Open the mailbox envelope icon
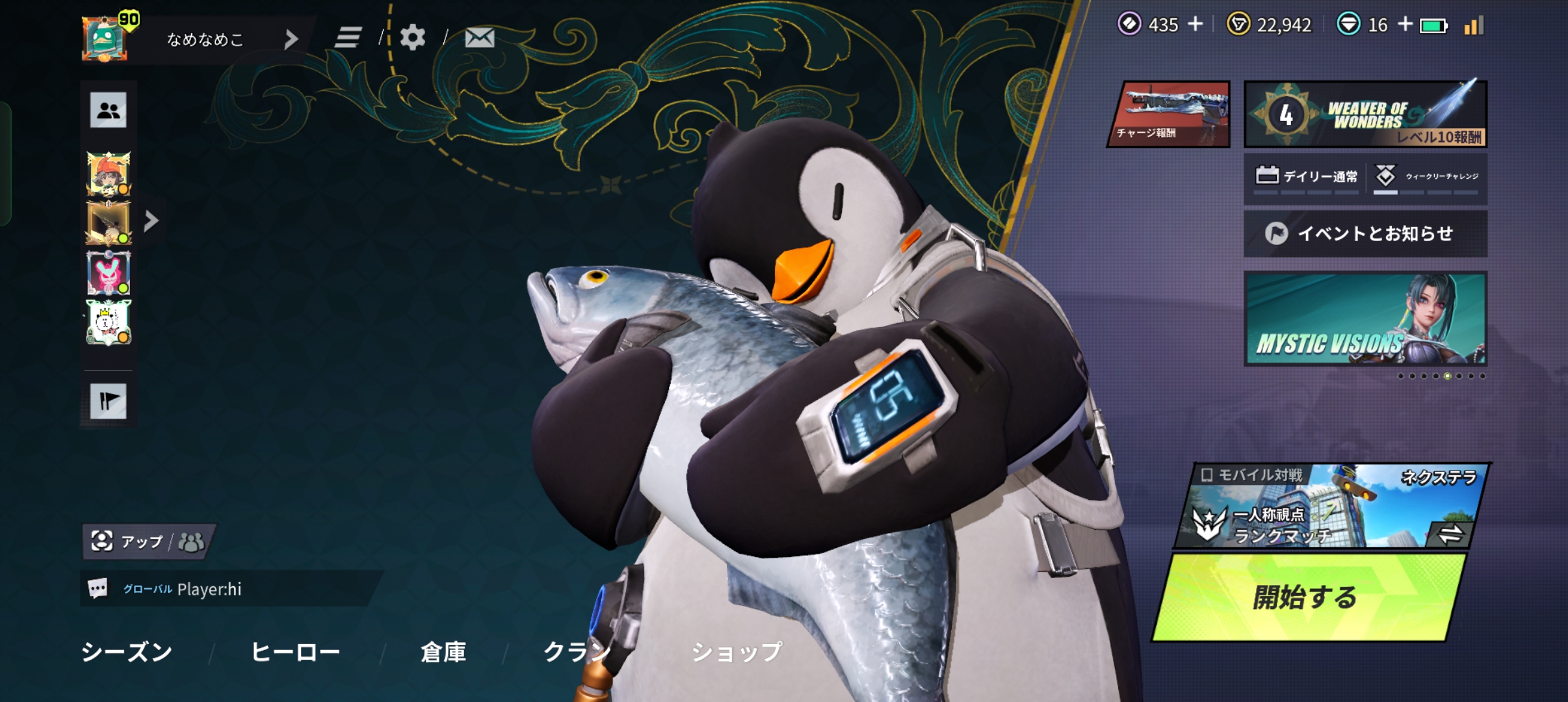 [x=480, y=38]
